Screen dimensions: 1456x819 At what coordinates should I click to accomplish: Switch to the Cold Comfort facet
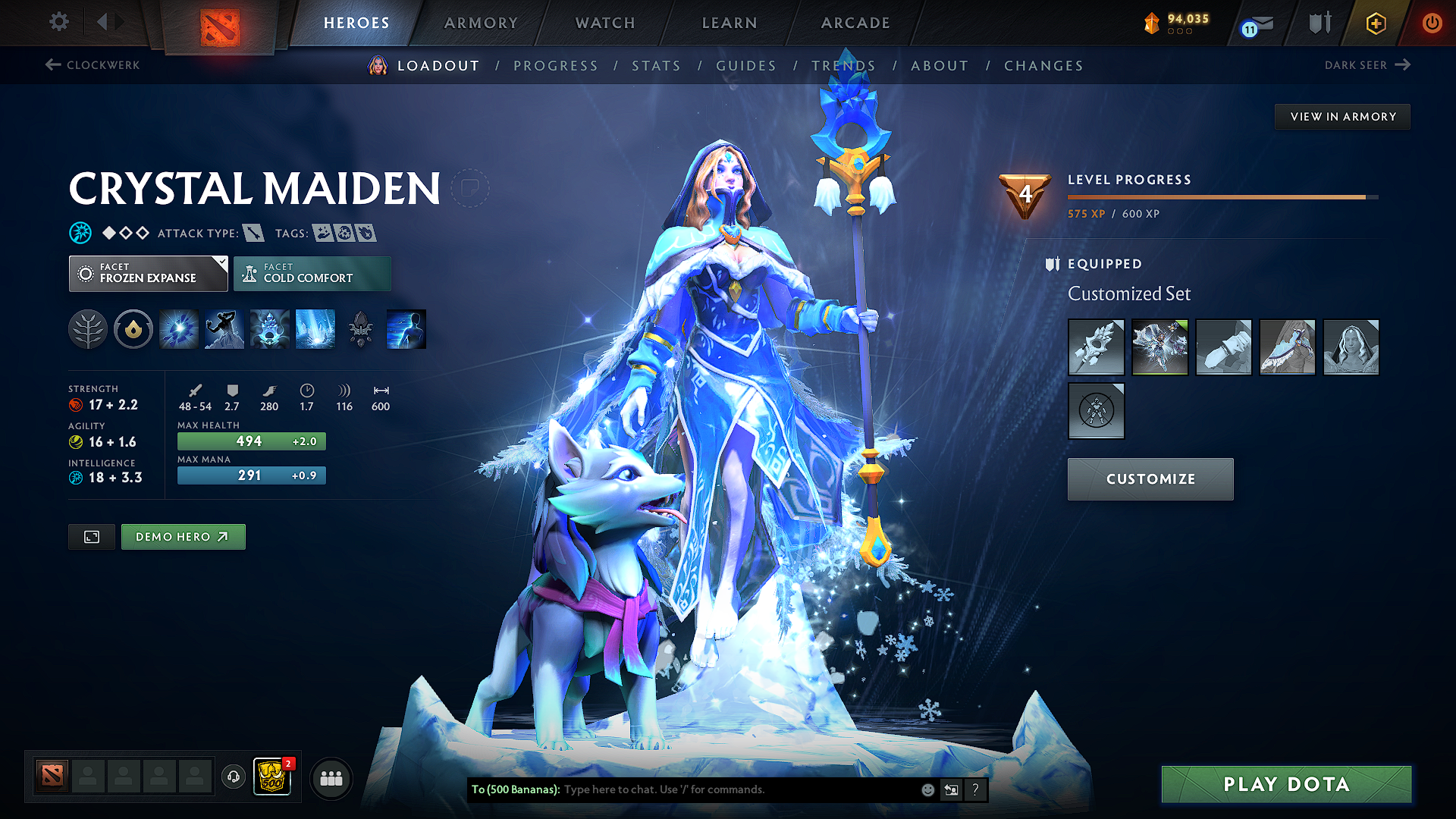312,274
